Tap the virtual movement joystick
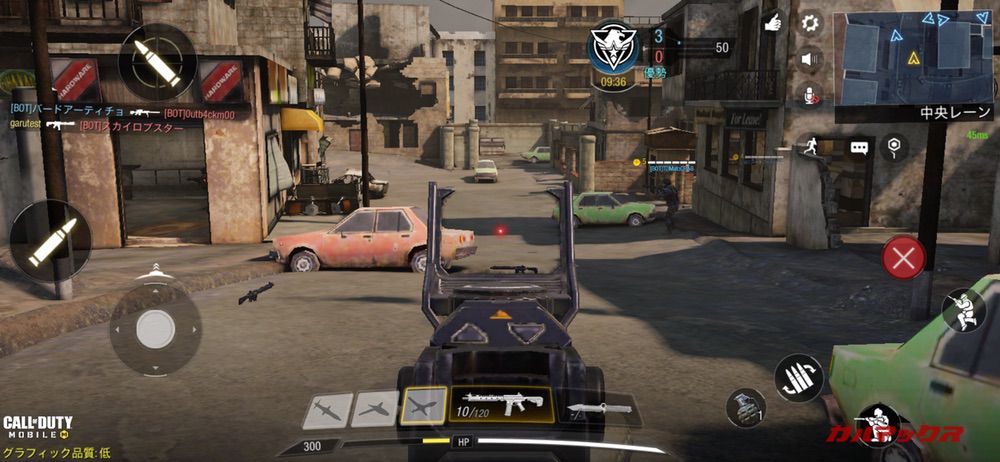The width and height of the screenshot is (1000, 462). click(x=155, y=329)
